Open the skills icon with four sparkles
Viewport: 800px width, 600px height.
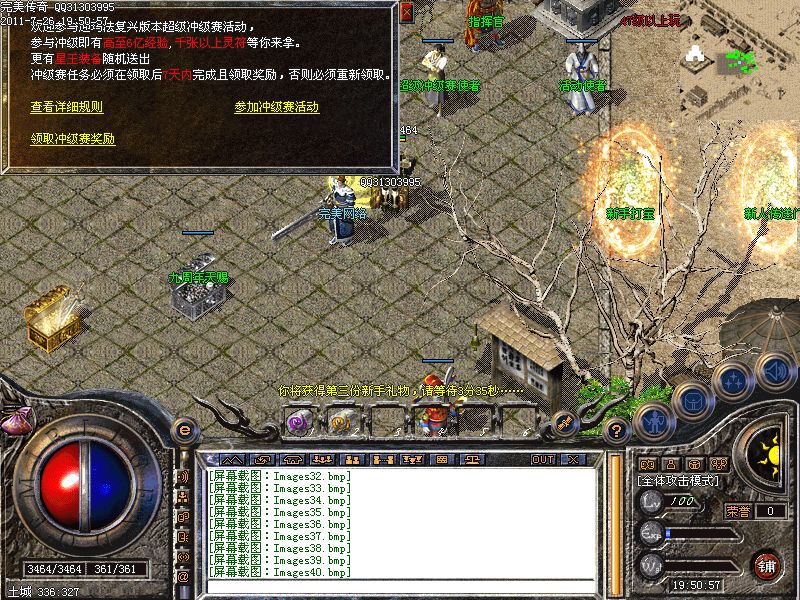(733, 380)
